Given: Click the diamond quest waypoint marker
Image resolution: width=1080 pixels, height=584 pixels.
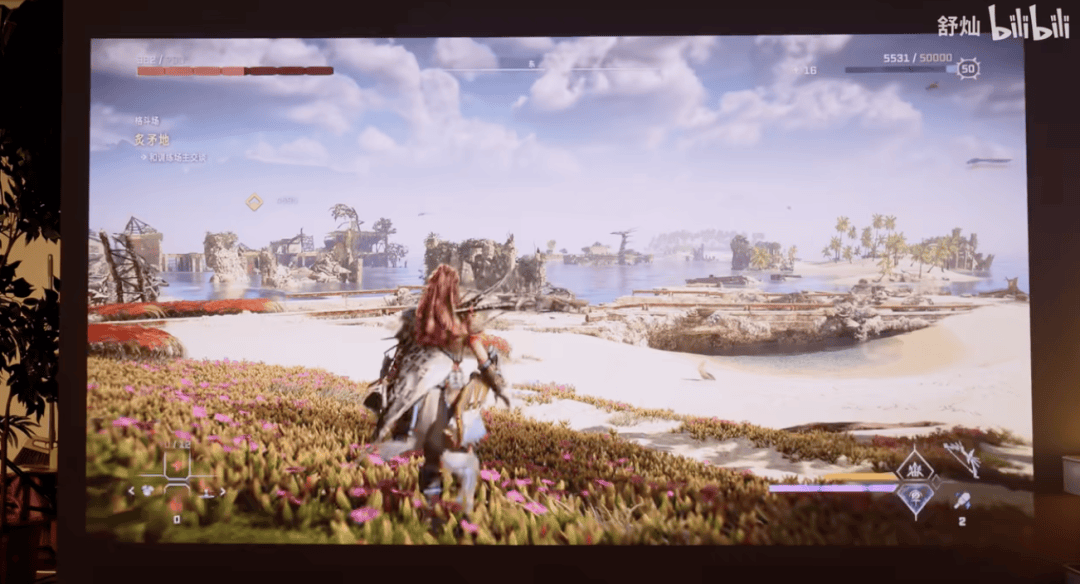Looking at the screenshot, I should click(x=254, y=202).
